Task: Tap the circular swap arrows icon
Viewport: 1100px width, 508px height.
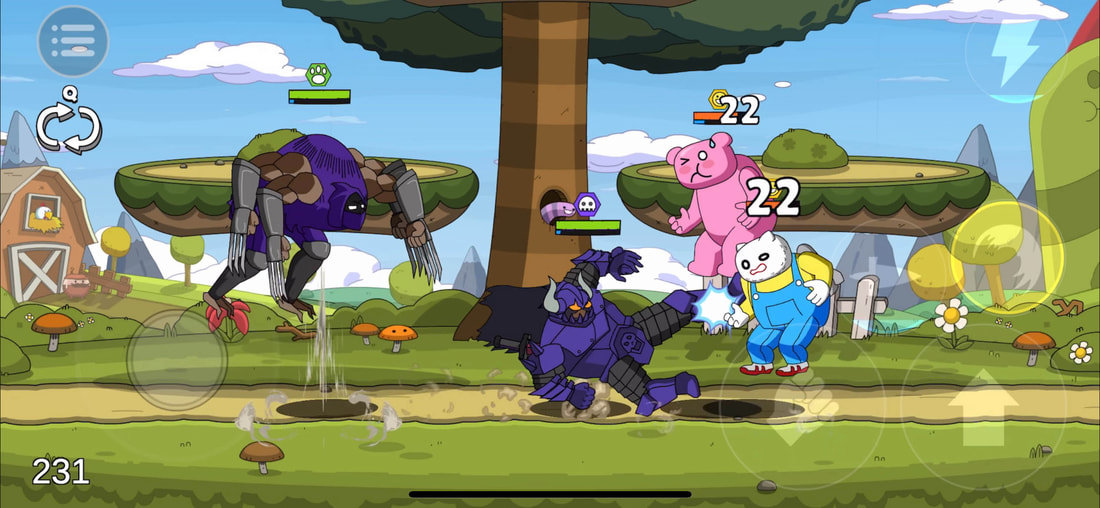Action: 69,126
